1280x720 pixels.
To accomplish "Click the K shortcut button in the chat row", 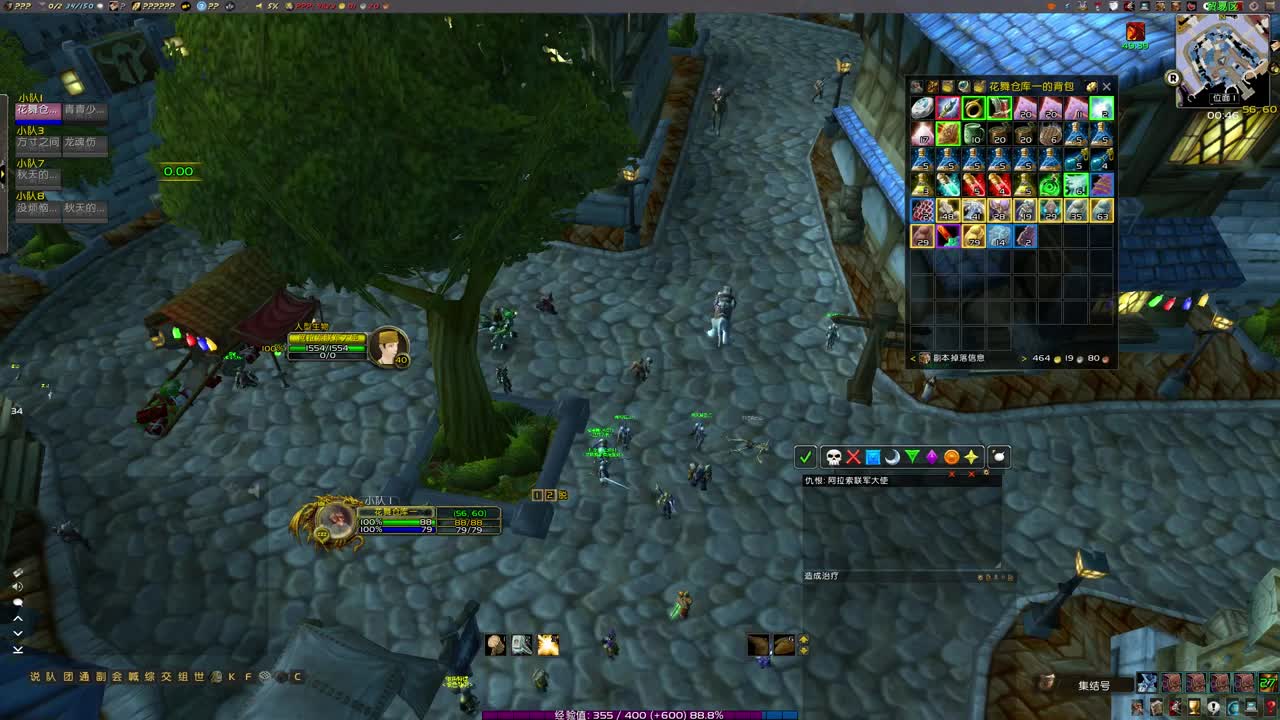I will tap(233, 676).
